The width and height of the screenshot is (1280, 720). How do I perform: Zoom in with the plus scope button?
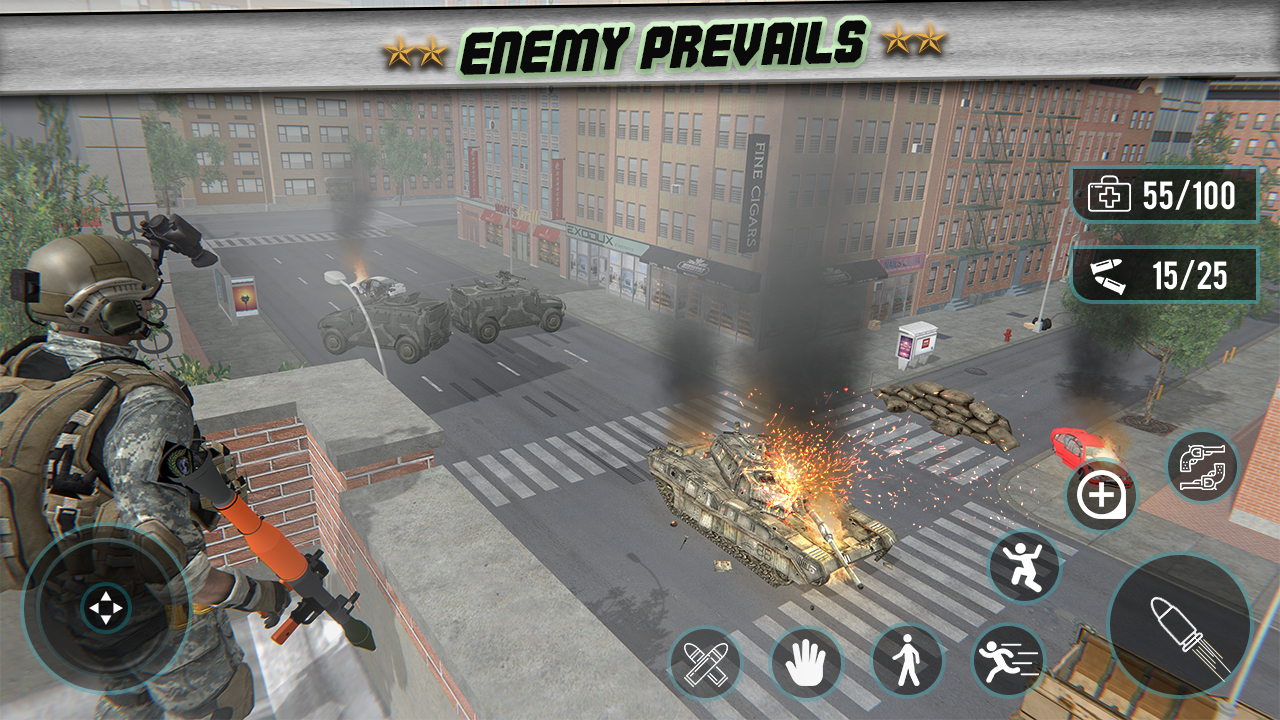coord(1100,496)
